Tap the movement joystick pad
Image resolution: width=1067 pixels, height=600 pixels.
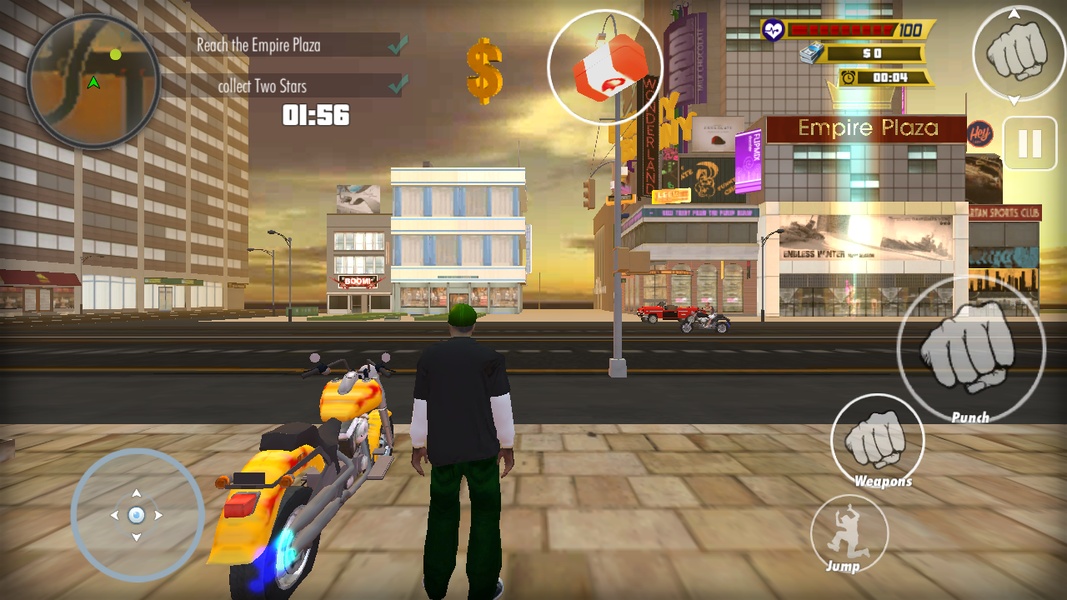coord(137,515)
